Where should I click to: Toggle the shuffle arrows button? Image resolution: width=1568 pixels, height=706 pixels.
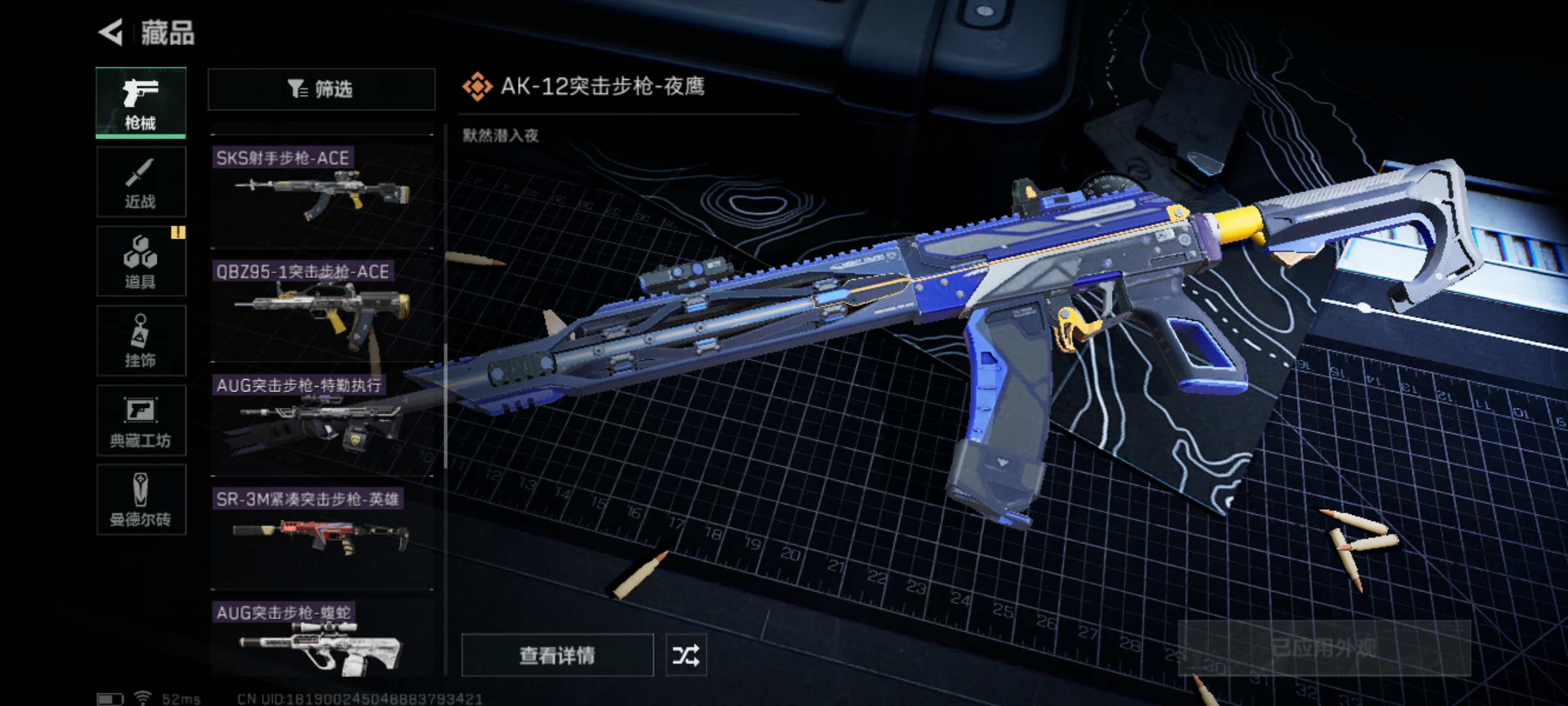coord(686,655)
